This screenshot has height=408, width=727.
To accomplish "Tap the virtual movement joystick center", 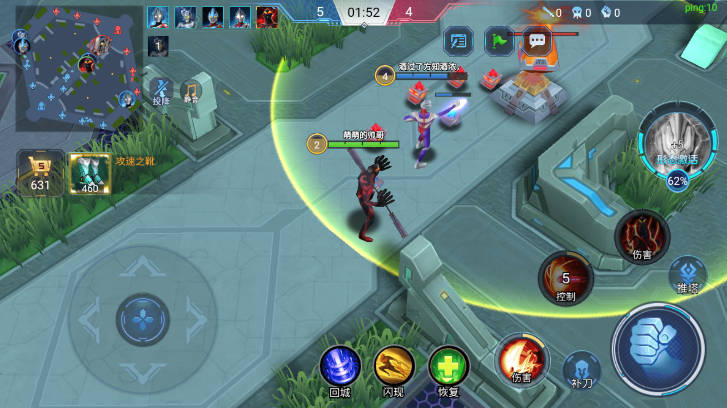I will pyautogui.click(x=143, y=320).
